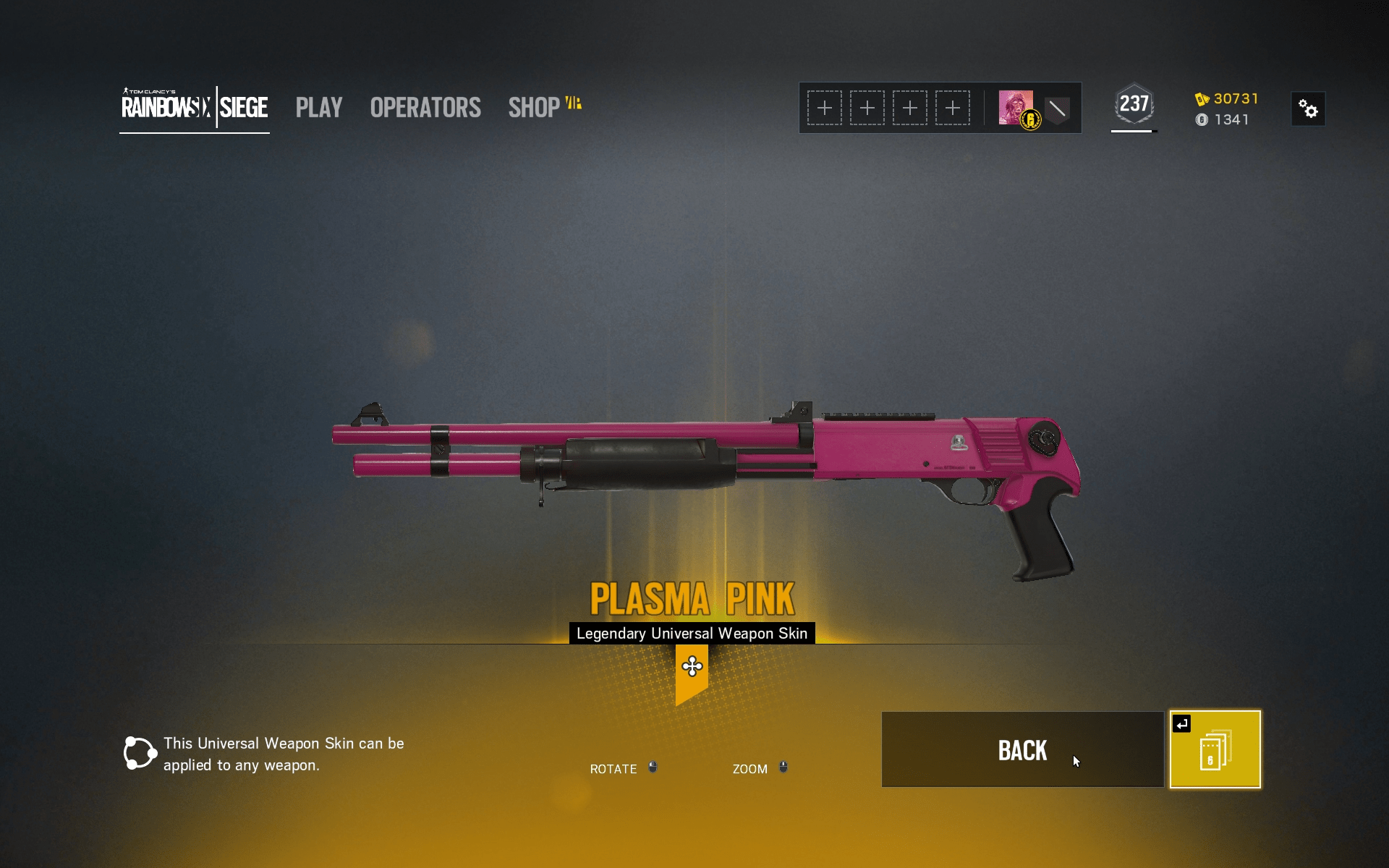
Task: Select the fourth empty charm slot
Action: 953,107
